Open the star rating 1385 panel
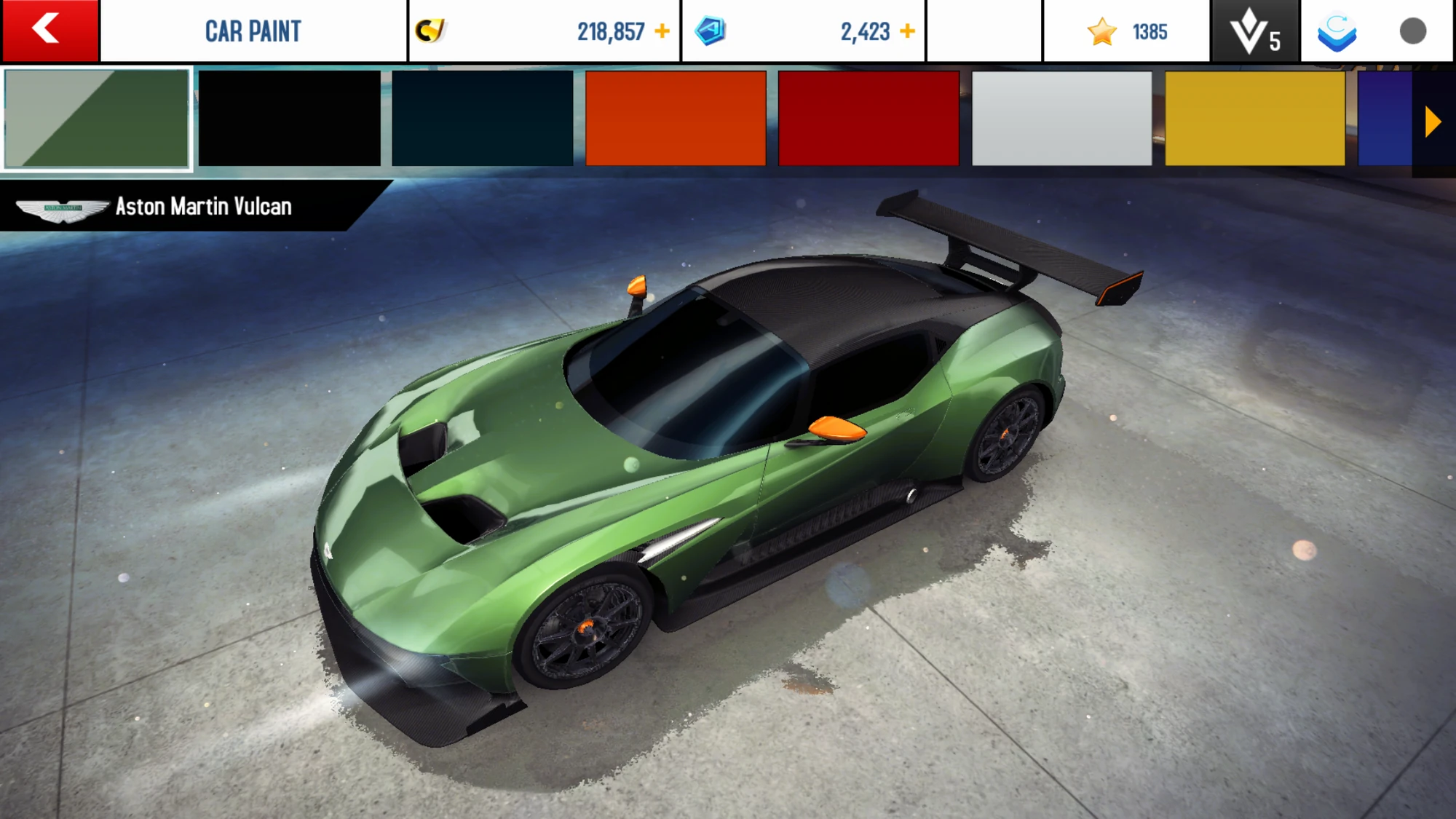This screenshot has width=1456, height=819. 1126,32
